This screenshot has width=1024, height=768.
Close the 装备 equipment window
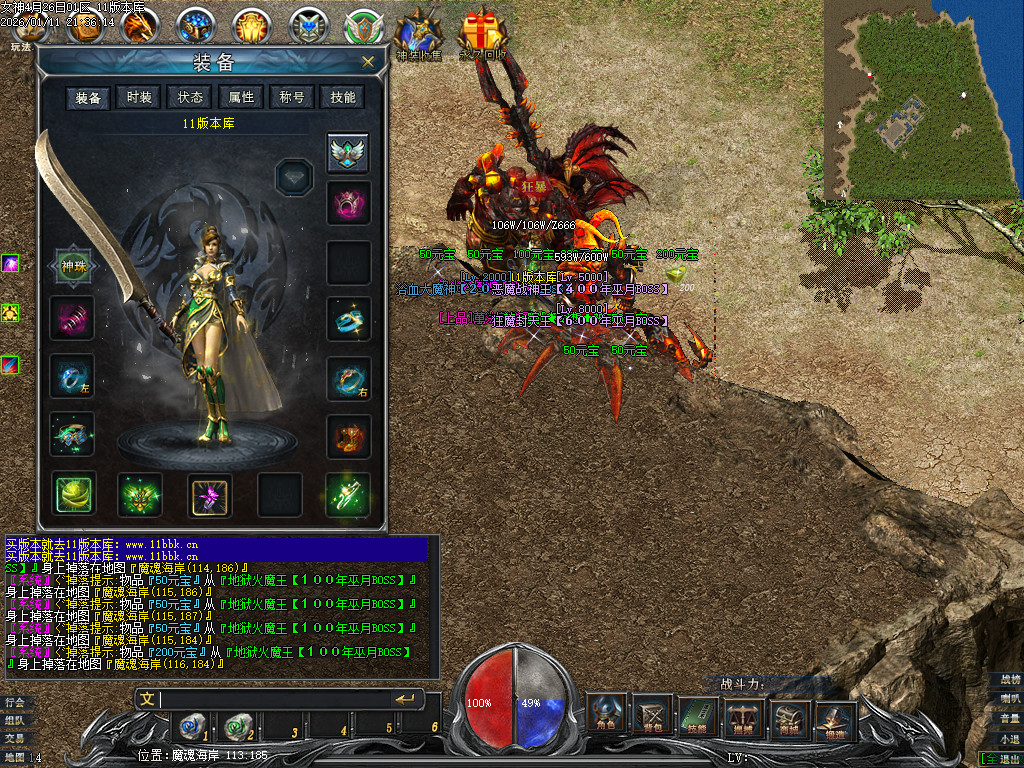tap(368, 62)
